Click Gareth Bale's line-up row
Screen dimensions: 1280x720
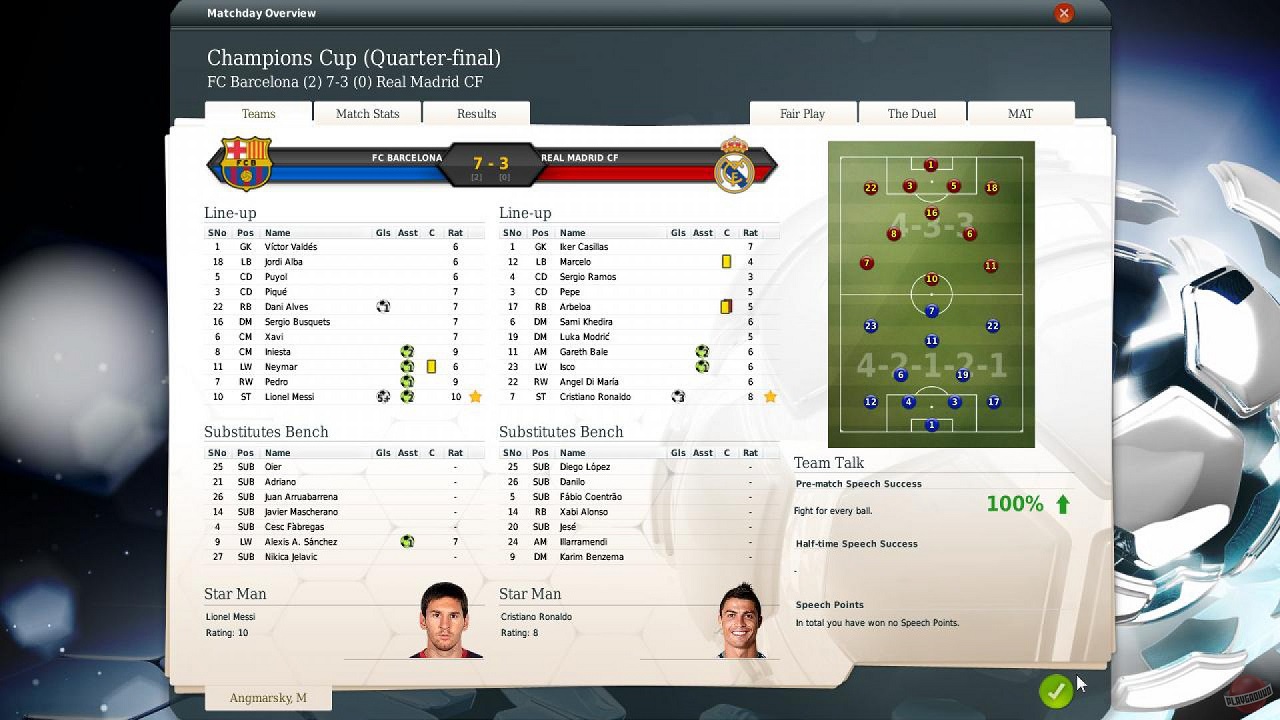(x=584, y=352)
